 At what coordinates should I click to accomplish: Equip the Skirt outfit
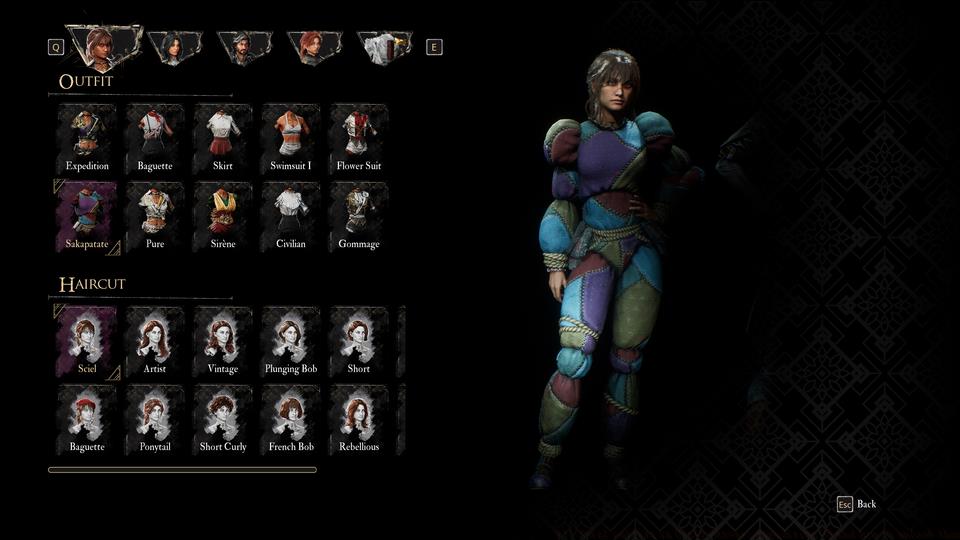click(x=223, y=137)
